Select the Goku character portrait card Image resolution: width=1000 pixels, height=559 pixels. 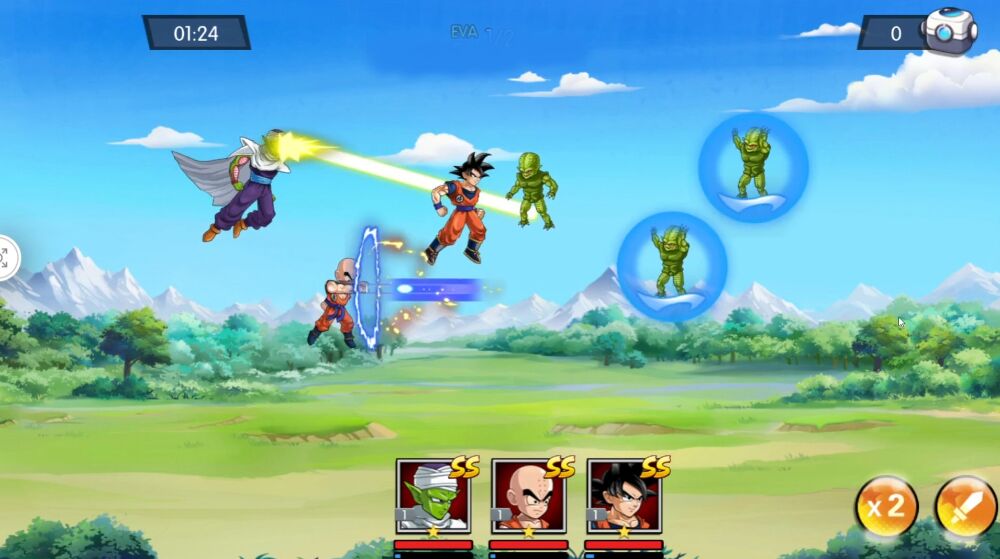pos(623,496)
